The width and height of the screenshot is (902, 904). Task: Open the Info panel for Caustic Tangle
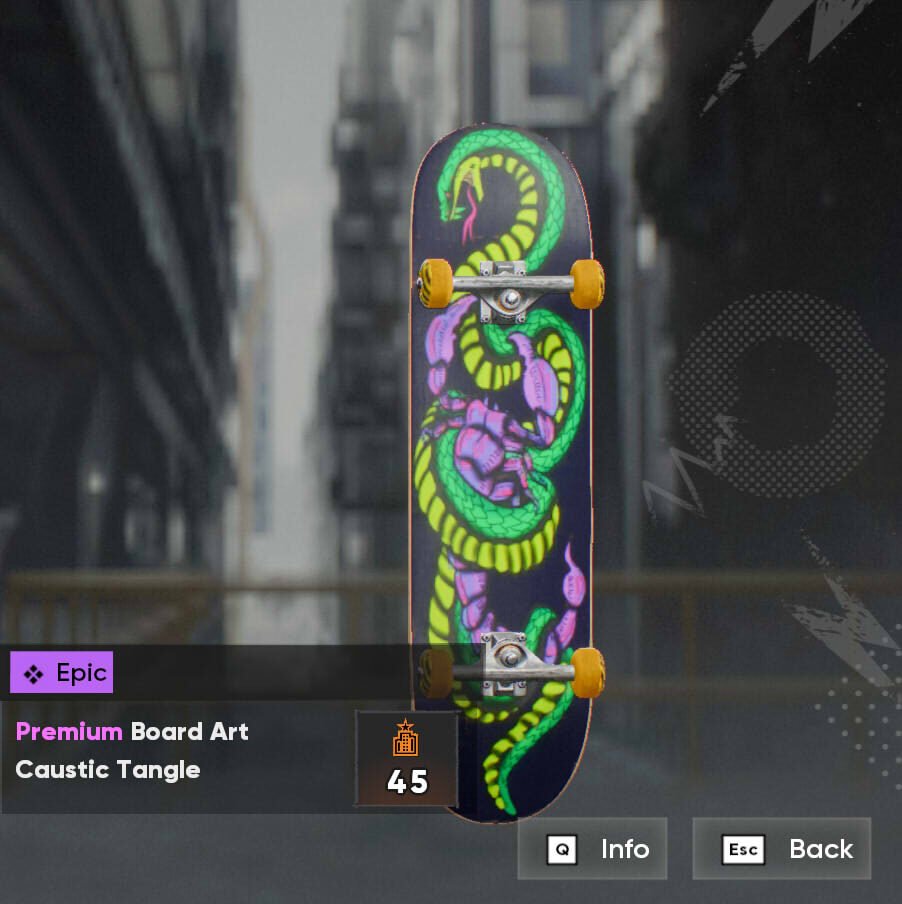[593, 849]
